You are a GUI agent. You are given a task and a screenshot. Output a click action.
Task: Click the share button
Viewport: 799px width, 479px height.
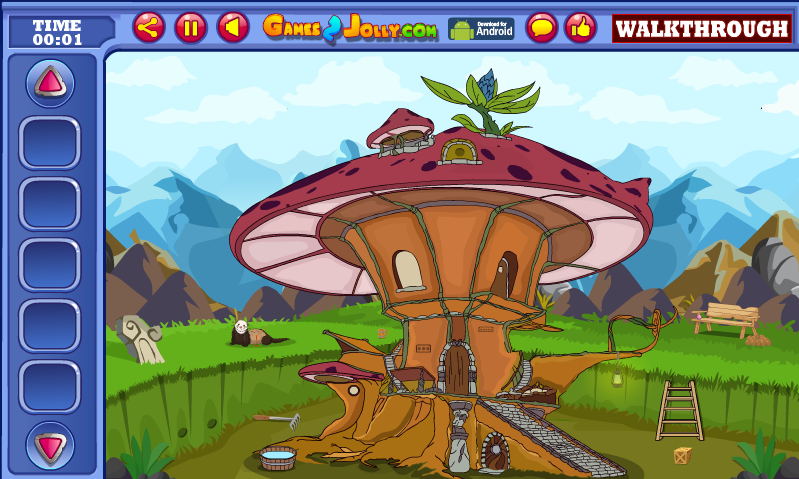click(149, 27)
